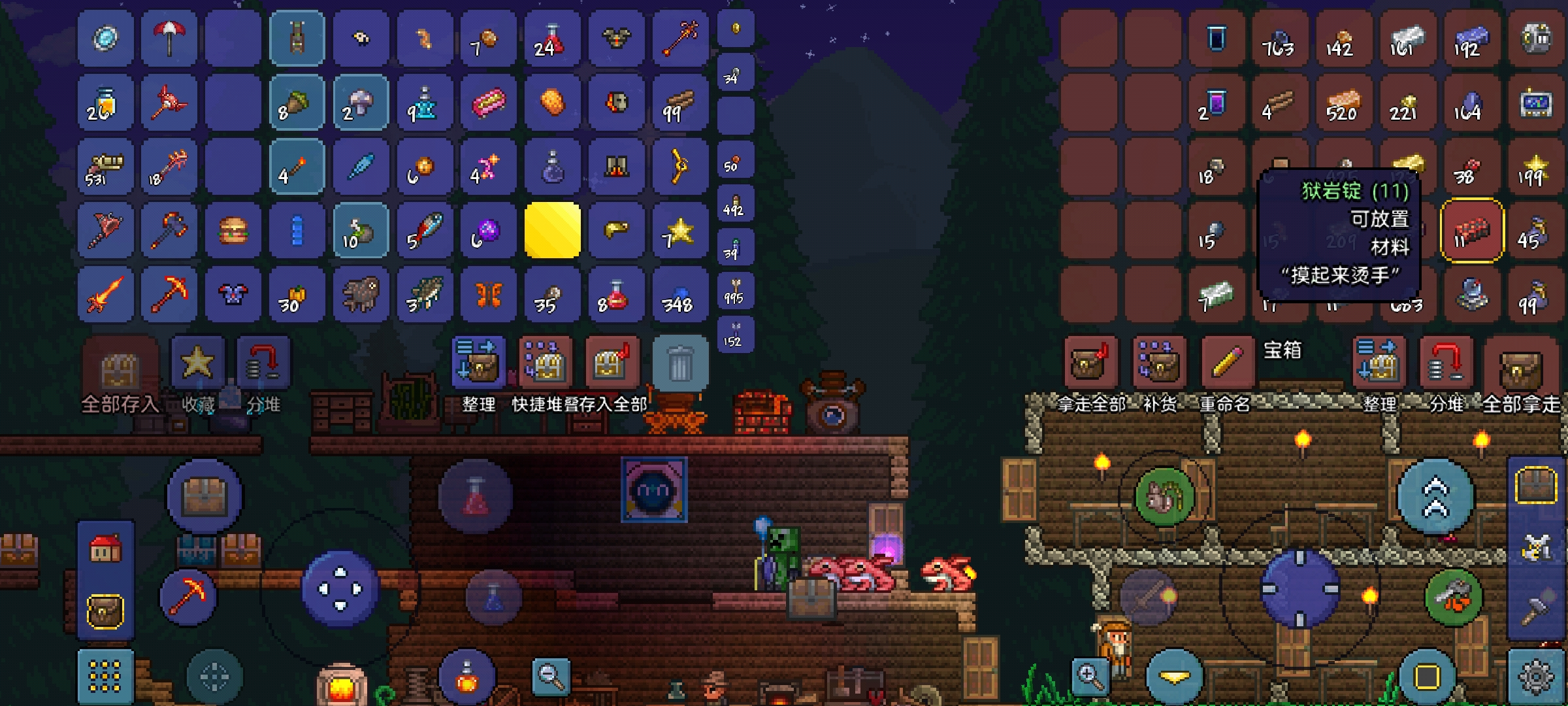Choose the stack of 348 gel

[680, 295]
